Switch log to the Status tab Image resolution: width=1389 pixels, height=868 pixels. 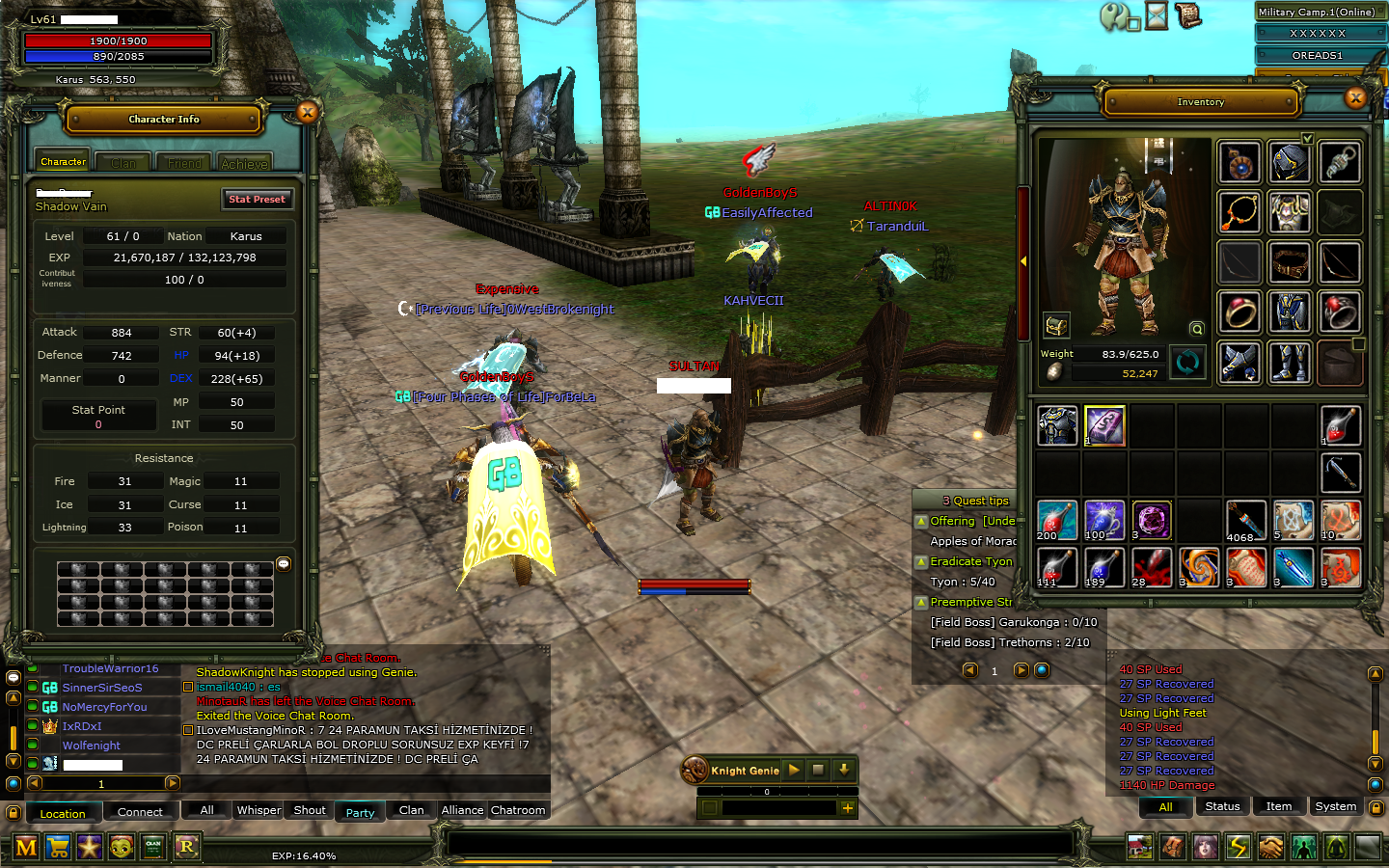[x=1222, y=806]
